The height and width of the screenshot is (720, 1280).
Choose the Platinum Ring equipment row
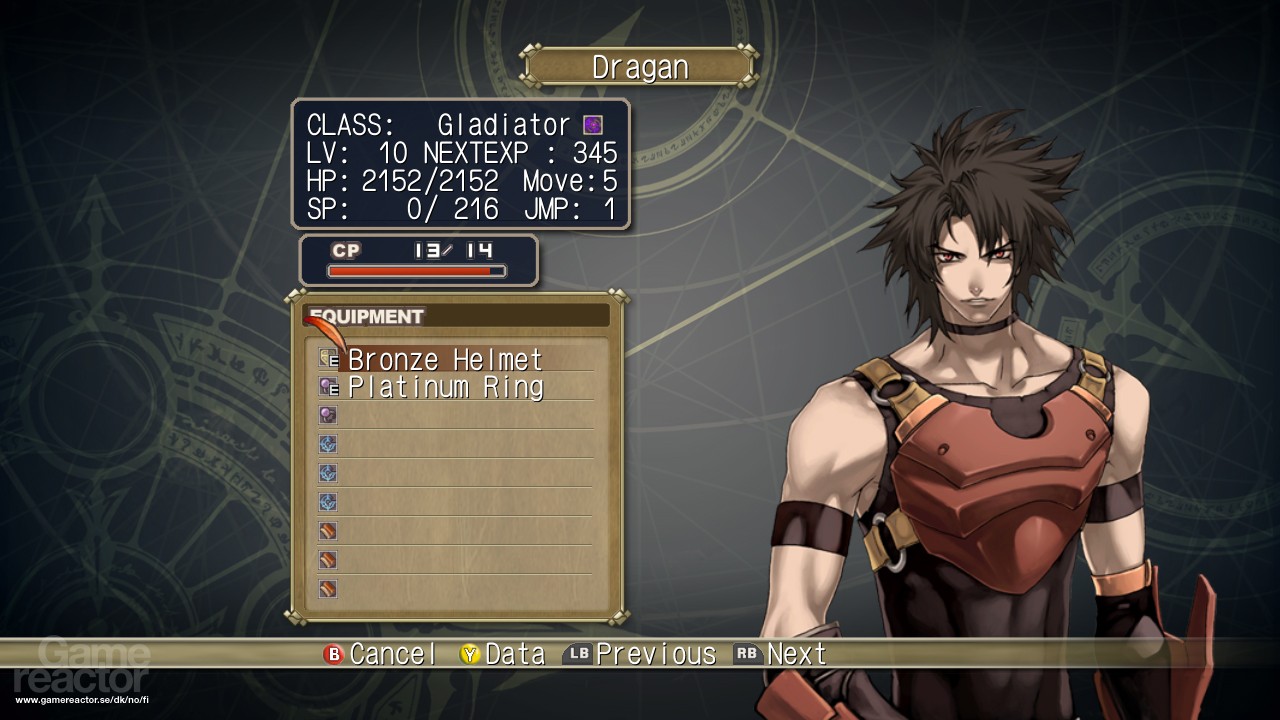click(445, 387)
